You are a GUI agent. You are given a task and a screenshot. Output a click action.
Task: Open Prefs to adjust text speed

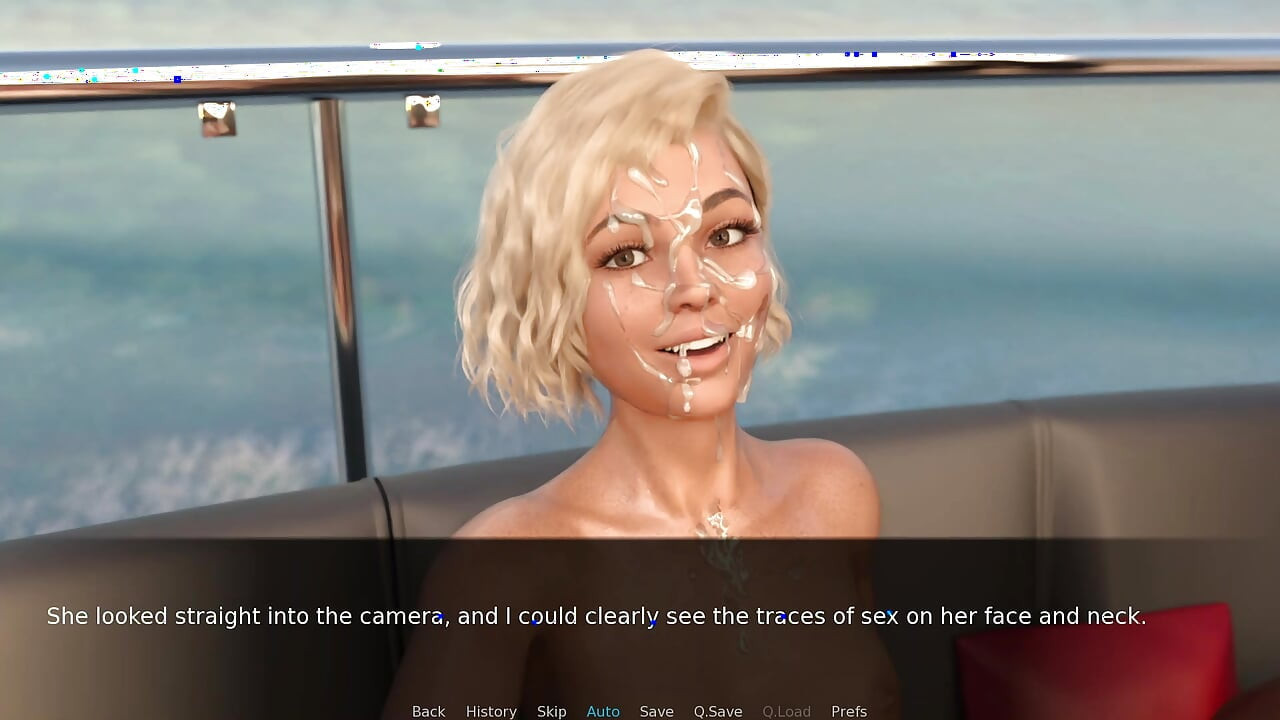pyautogui.click(x=849, y=711)
